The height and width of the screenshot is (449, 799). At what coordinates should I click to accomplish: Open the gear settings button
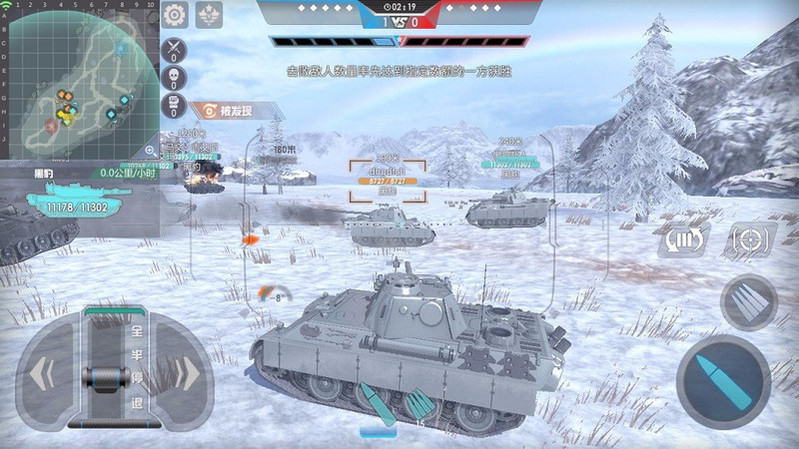click(x=175, y=14)
